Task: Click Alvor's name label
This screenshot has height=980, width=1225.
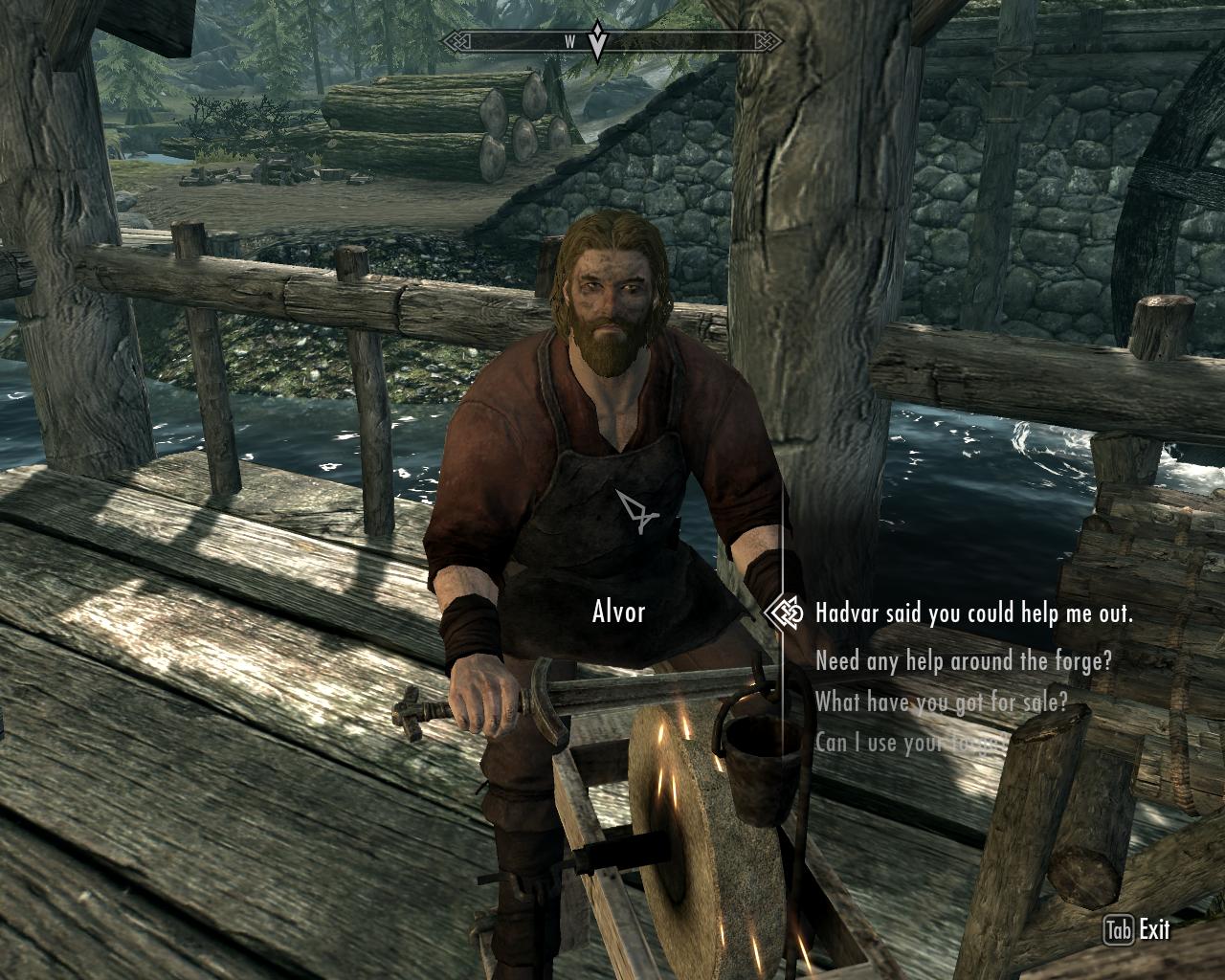Action: pyautogui.click(x=617, y=610)
